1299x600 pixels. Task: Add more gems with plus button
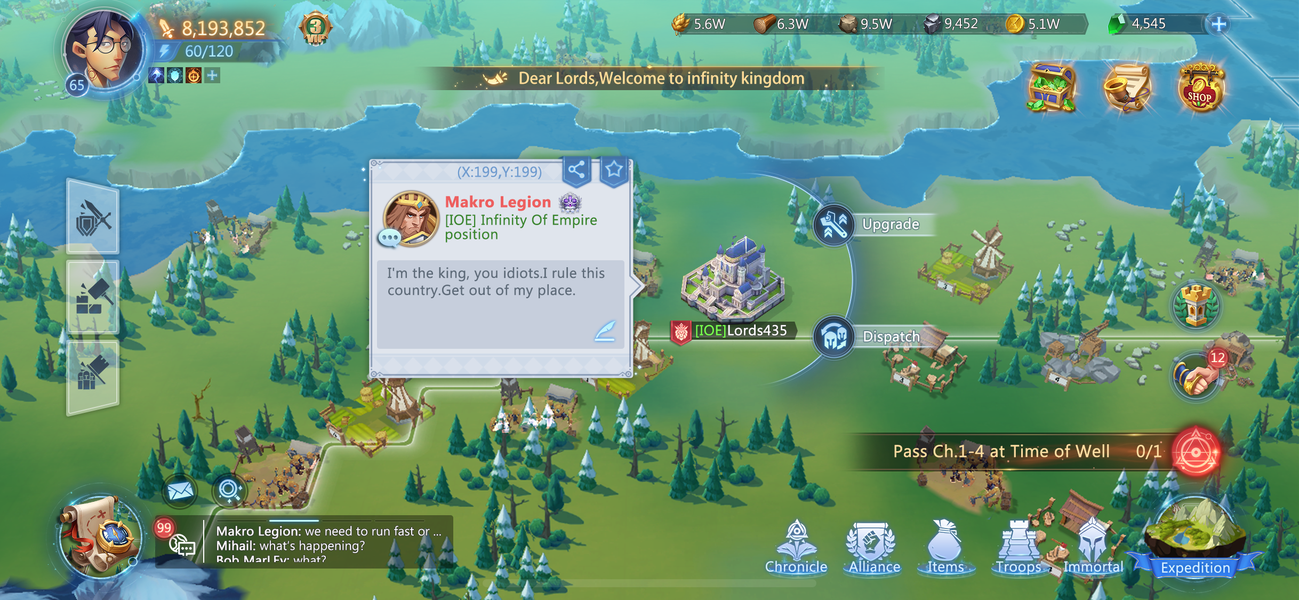[1217, 25]
